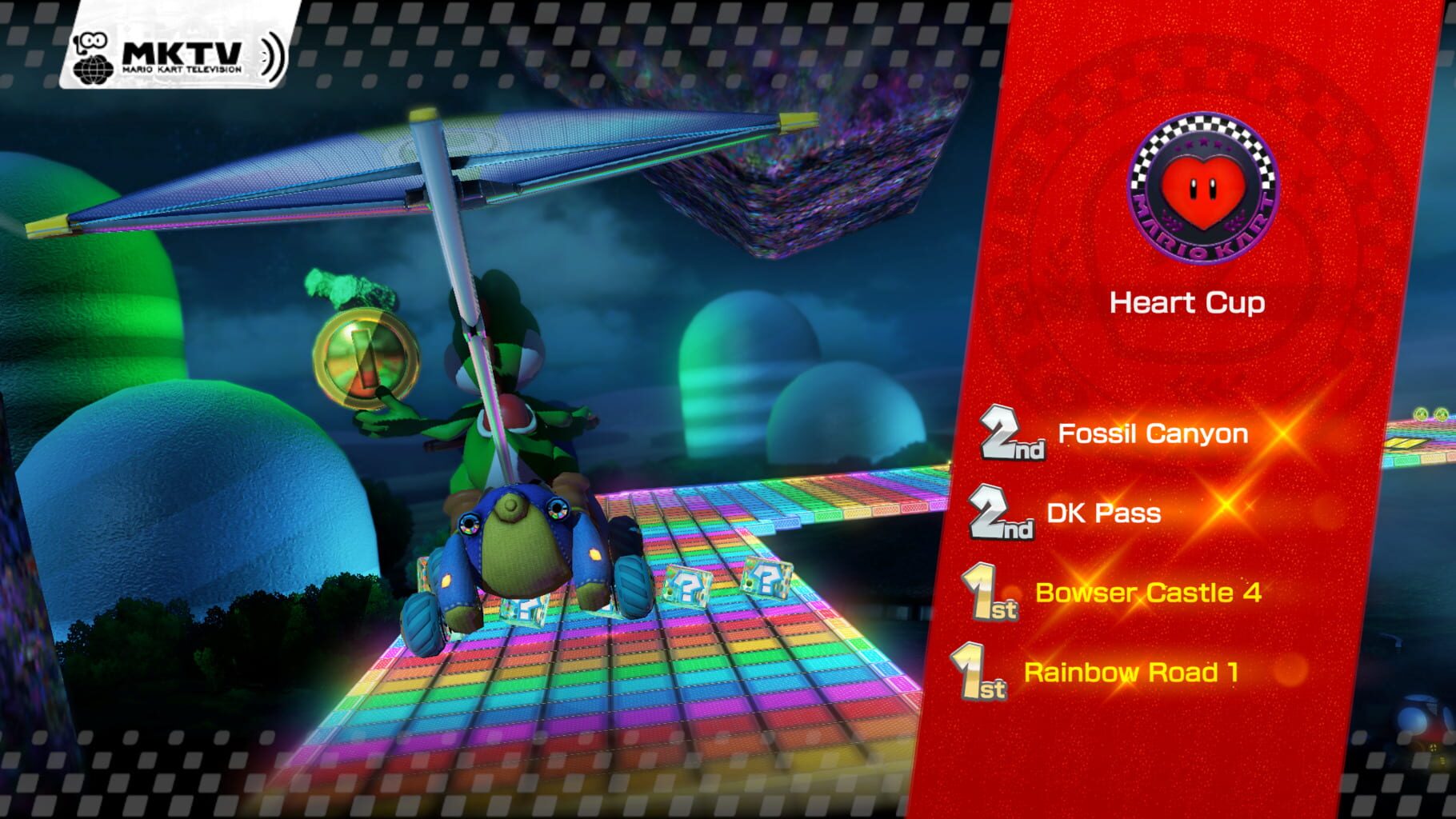Expand the DK Pass race result entry
Viewport: 1456px width, 819px height.
point(1104,514)
